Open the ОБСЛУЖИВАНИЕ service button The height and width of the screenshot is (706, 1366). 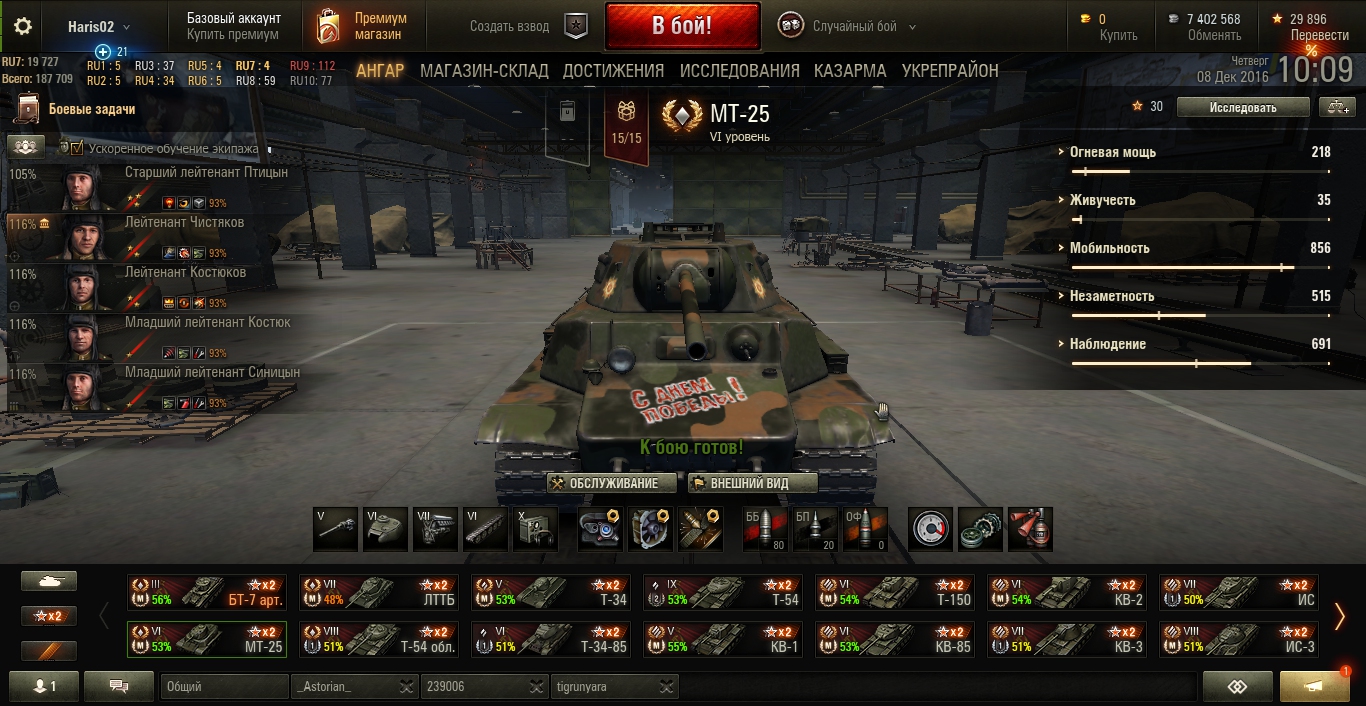click(604, 484)
